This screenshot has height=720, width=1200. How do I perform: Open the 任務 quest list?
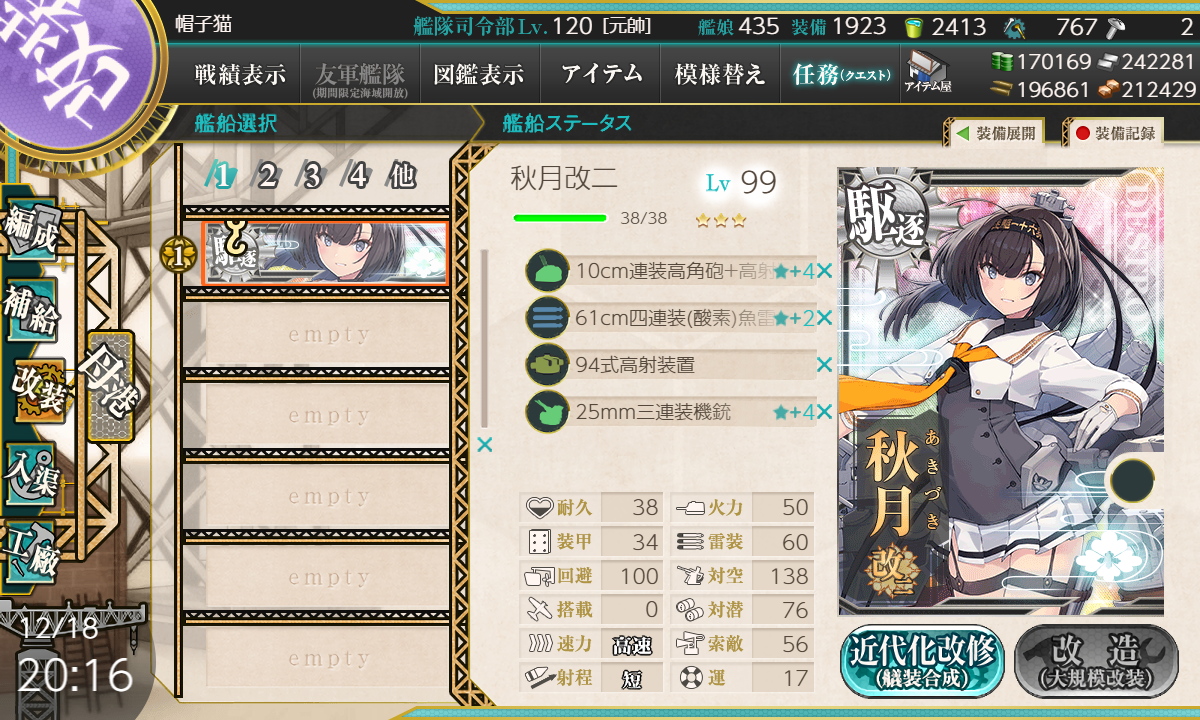coord(840,74)
